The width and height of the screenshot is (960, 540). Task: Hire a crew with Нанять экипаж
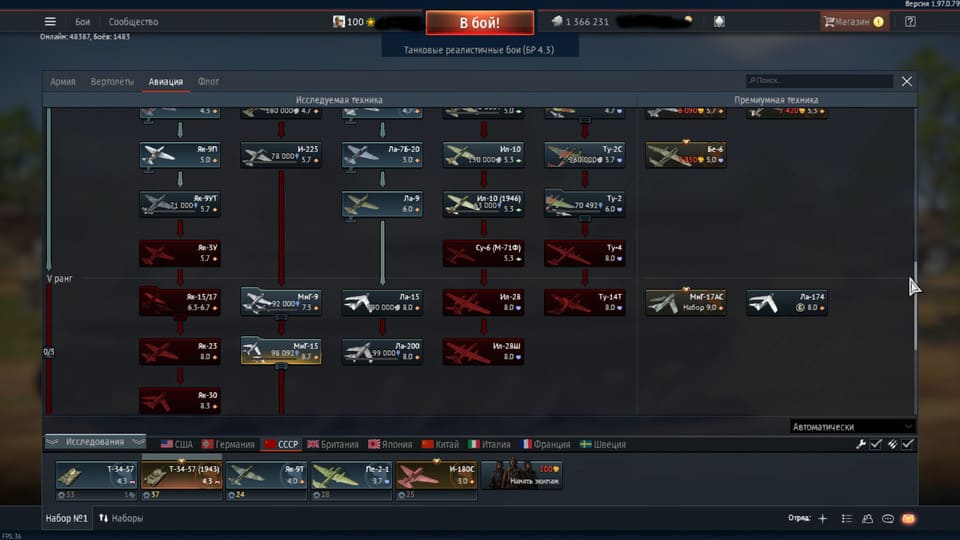(522, 476)
